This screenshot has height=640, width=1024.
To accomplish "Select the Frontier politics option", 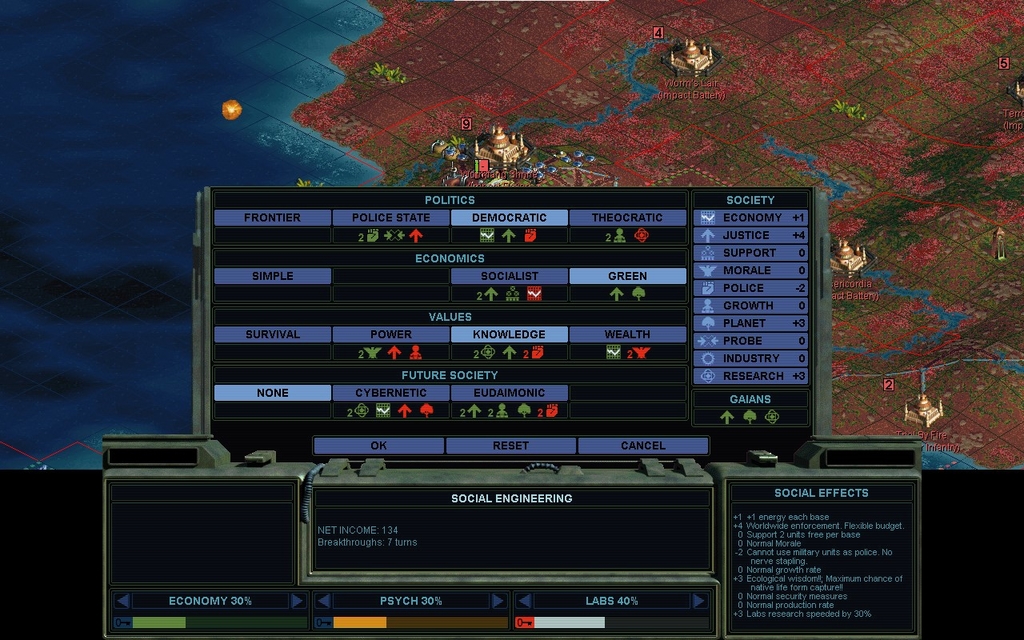I will (272, 218).
